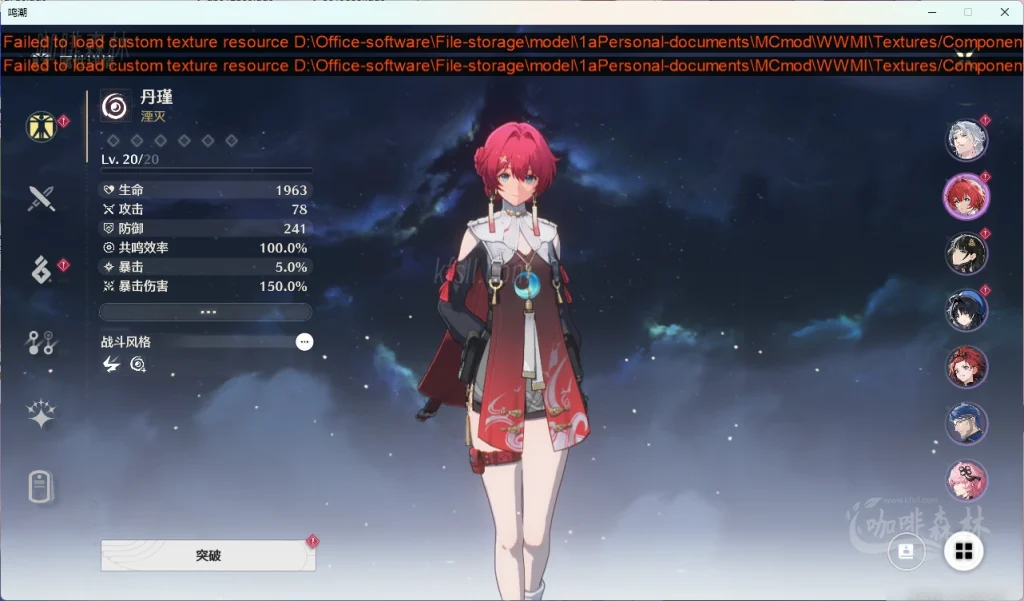1024x601 pixels.
Task: Open the echoes tab below the weapon tab
Action: coord(41,270)
